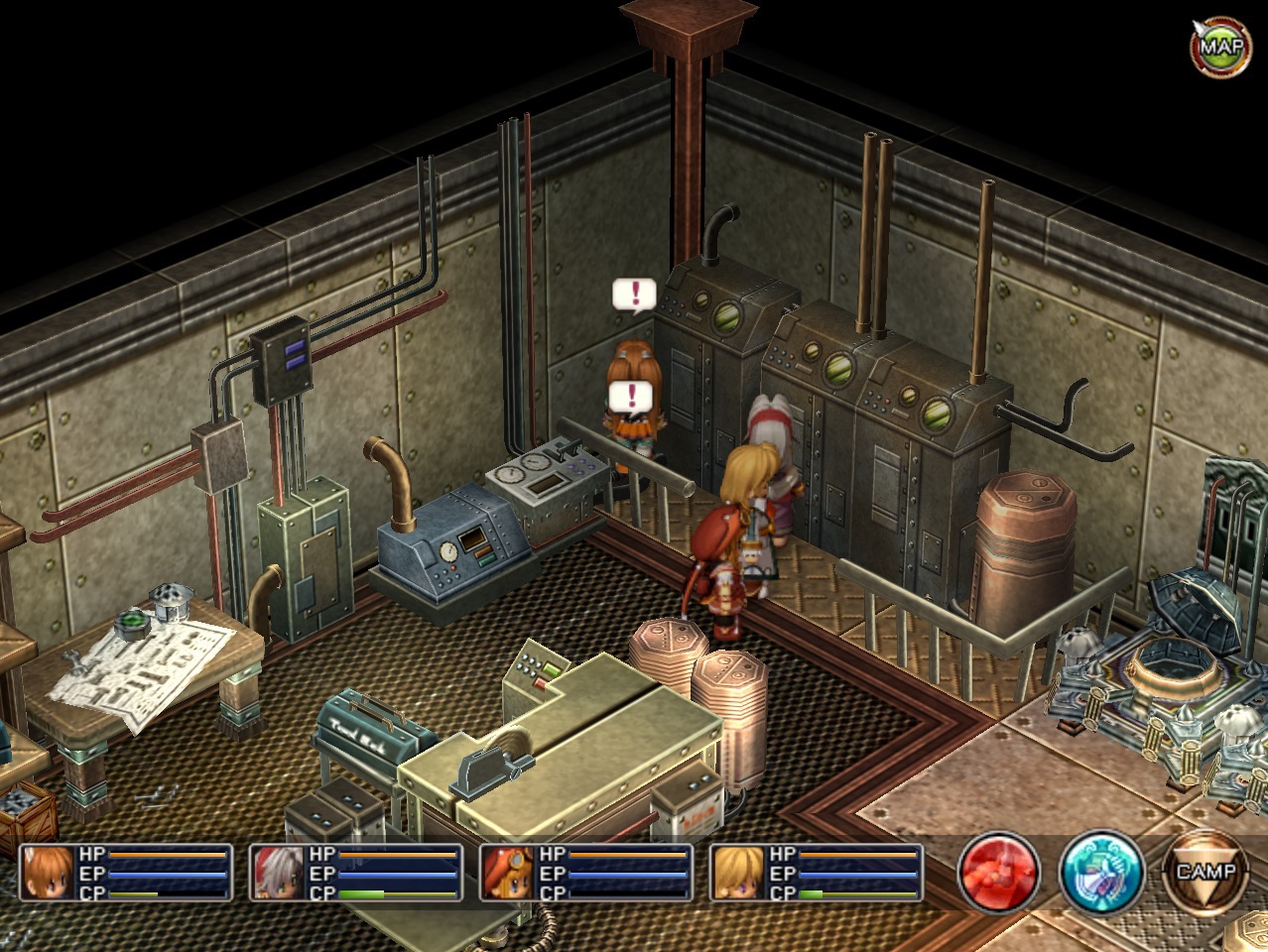Open the CAMP menu
This screenshot has width=1268, height=952.
pos(1205,873)
